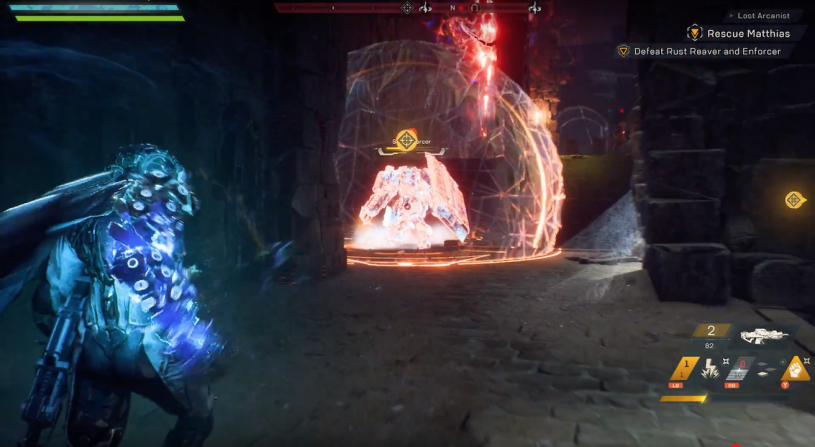This screenshot has width=815, height=447.
Task: Target the Enforcer's crosshair marker icon
Action: [x=406, y=139]
